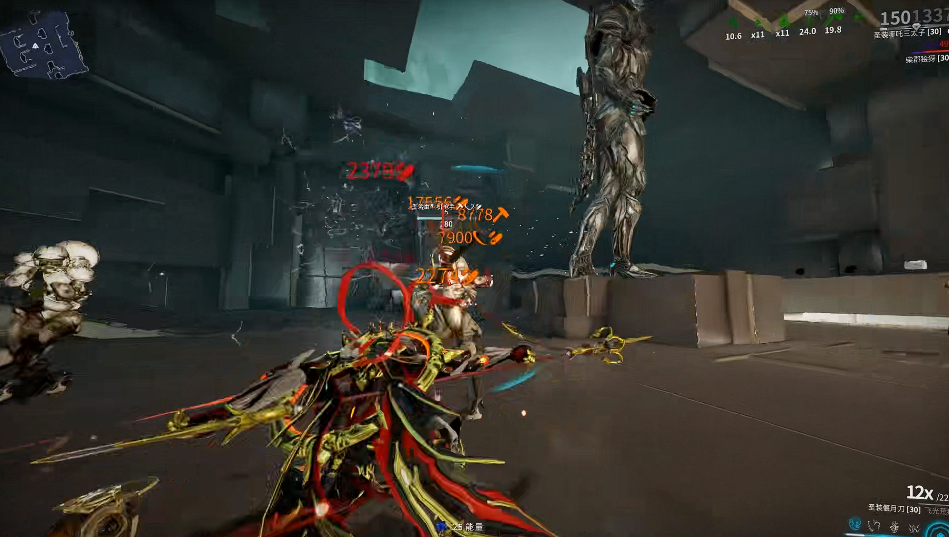The height and width of the screenshot is (537, 949).
Task: Activate the highlighted Celestial Twin ability icon
Action: pyautogui.click(x=856, y=524)
